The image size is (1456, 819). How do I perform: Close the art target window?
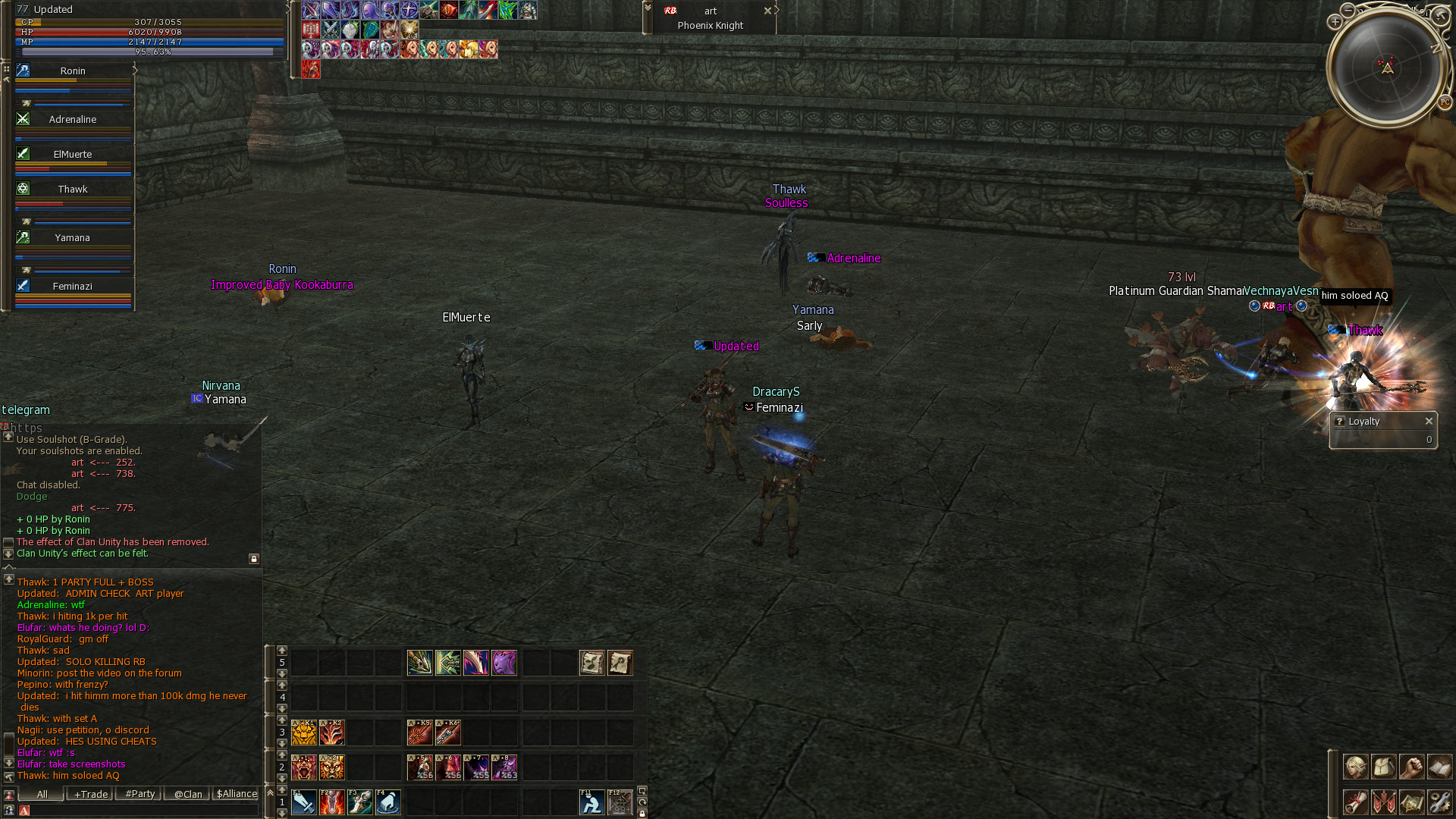tap(767, 11)
